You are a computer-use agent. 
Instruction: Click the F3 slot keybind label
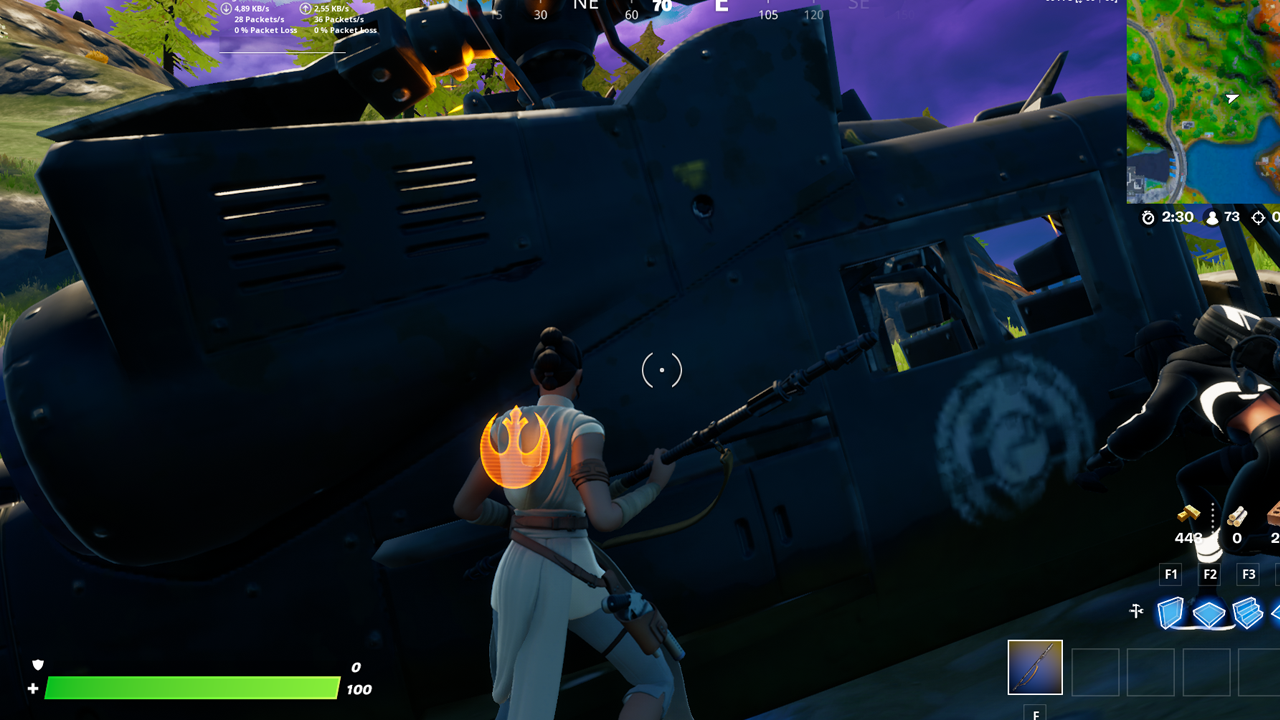1250,573
